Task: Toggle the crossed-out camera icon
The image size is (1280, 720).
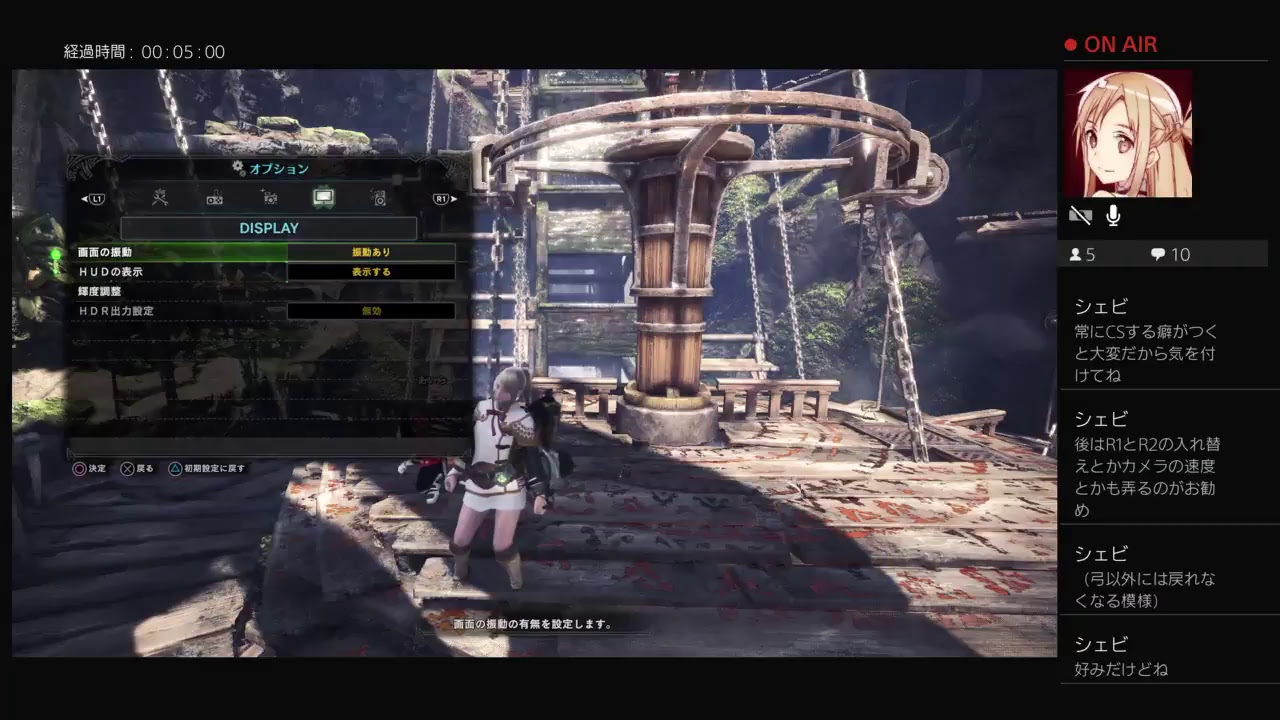Action: [x=1080, y=215]
